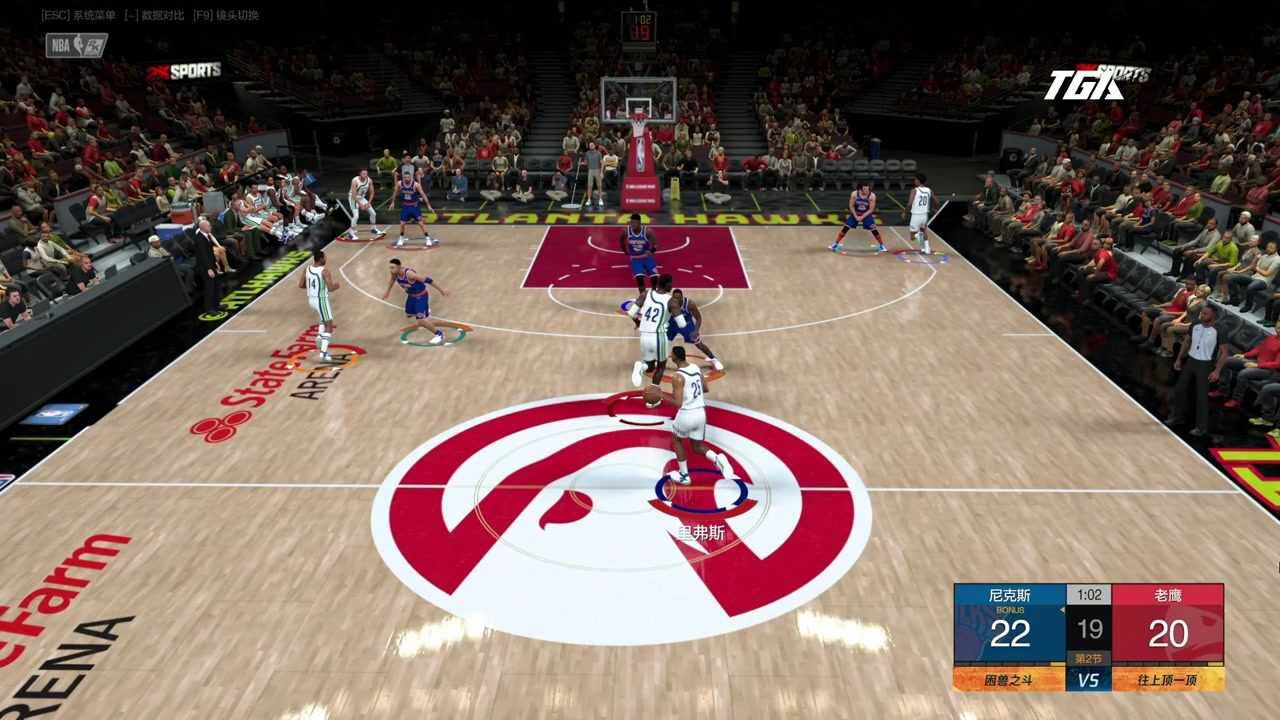Click the Knicks score showing 22

[x=1012, y=631]
